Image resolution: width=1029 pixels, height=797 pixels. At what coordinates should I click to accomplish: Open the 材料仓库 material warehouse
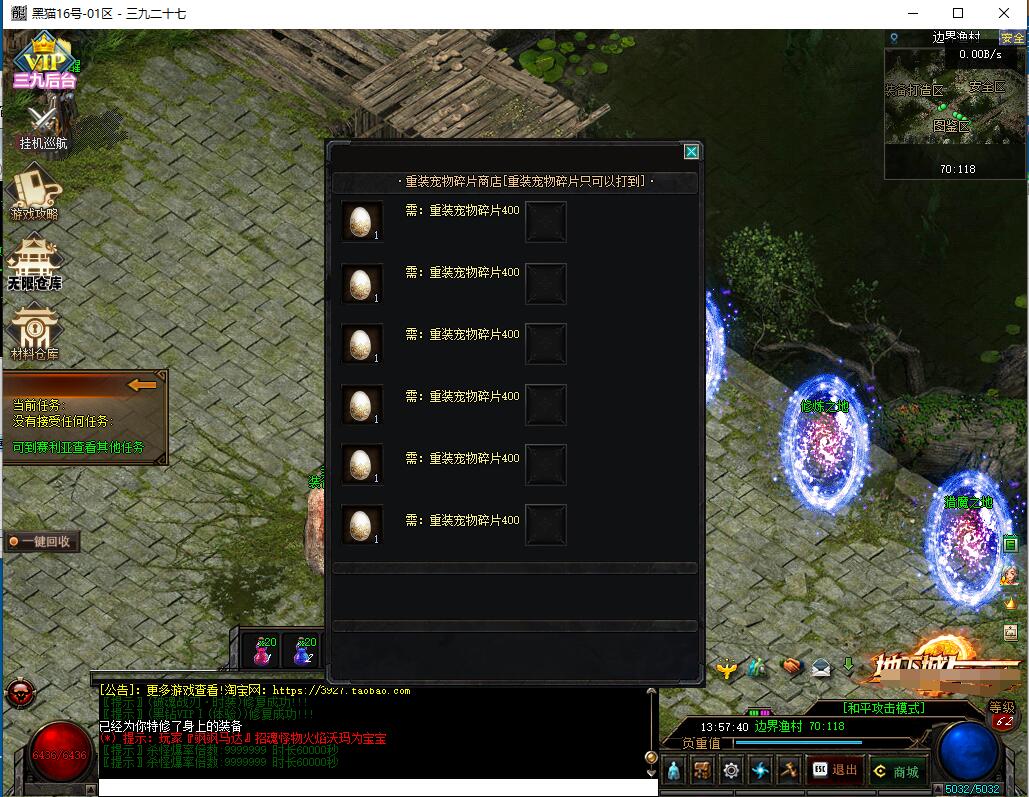(x=35, y=332)
